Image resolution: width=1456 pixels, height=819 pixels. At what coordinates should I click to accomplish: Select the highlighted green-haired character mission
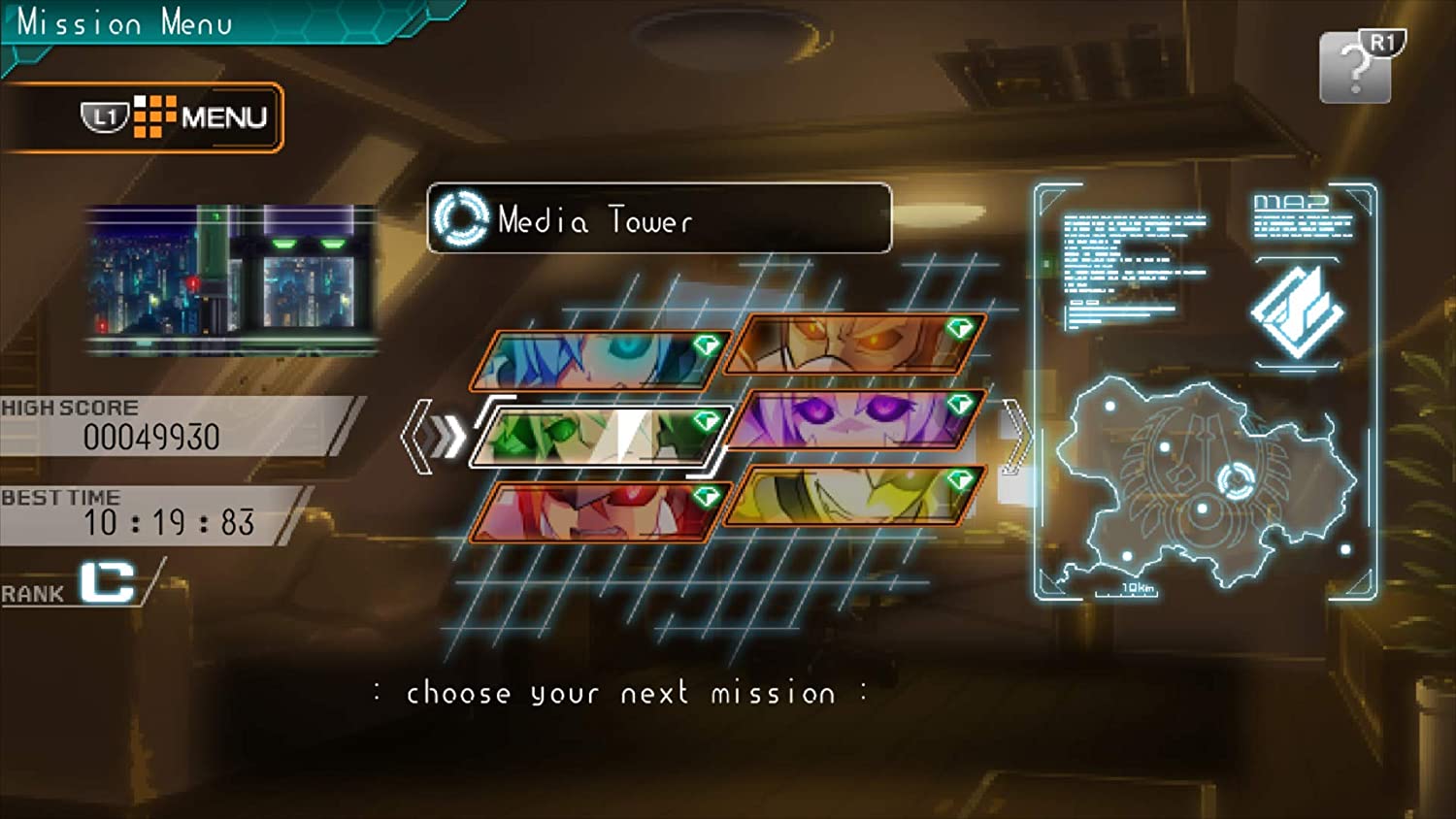point(594,439)
